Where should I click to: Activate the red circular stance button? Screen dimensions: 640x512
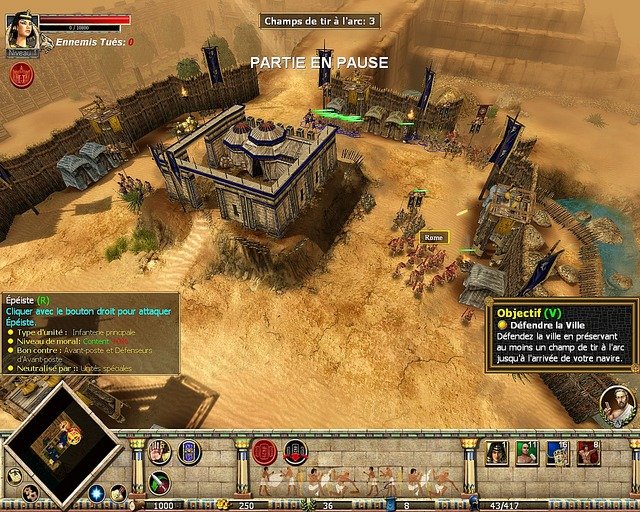click(x=264, y=452)
